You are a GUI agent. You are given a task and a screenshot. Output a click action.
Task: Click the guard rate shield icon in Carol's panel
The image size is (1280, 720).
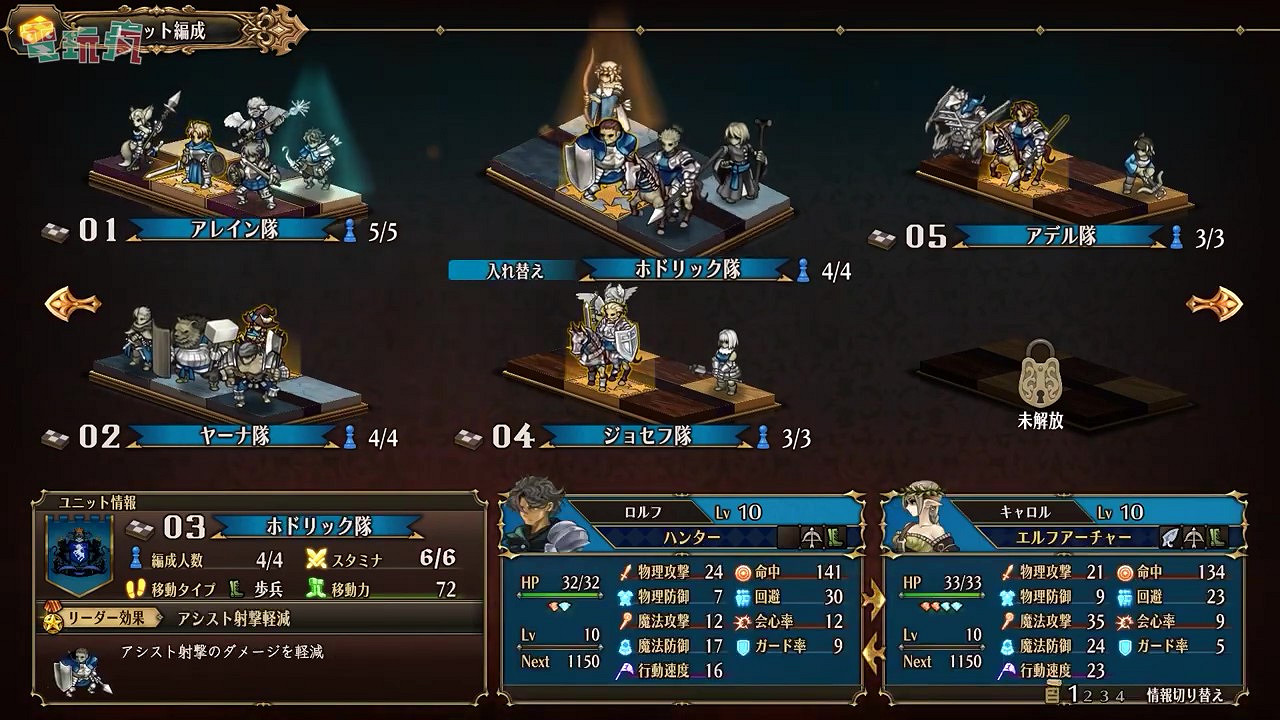click(1124, 648)
